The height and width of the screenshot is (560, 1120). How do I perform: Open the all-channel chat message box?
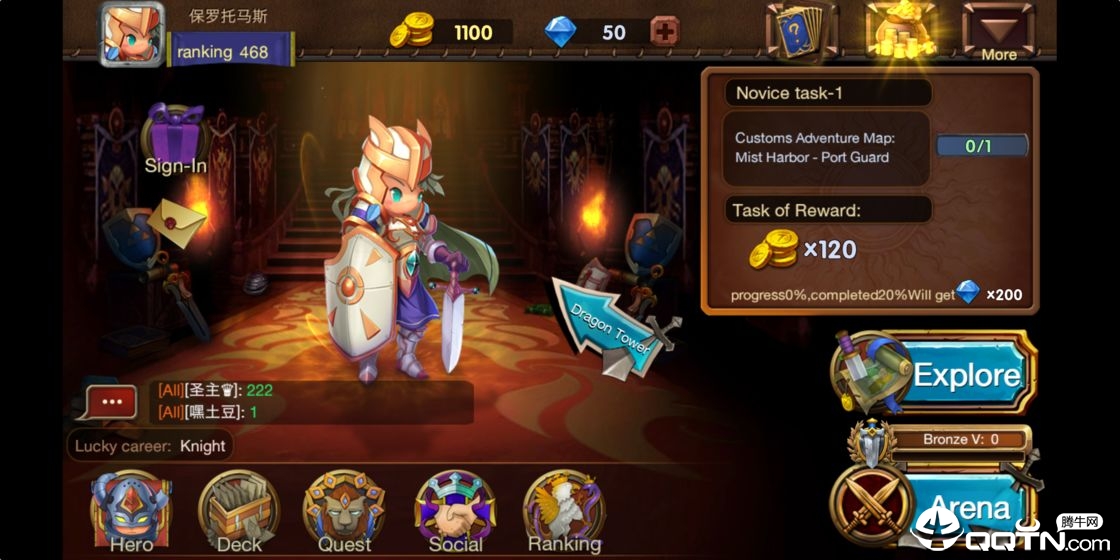pos(310,401)
